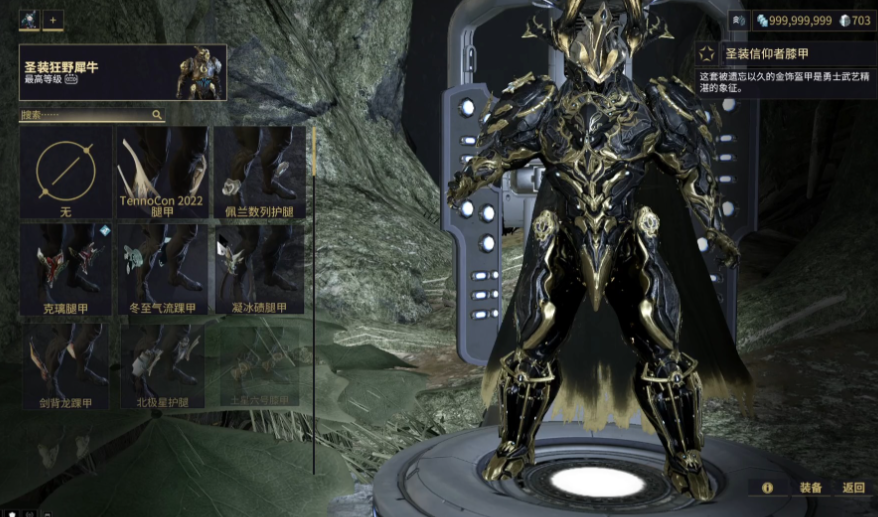Choose the 凝冰碛腿甲 leg armor
The image size is (878, 517).
259,269
